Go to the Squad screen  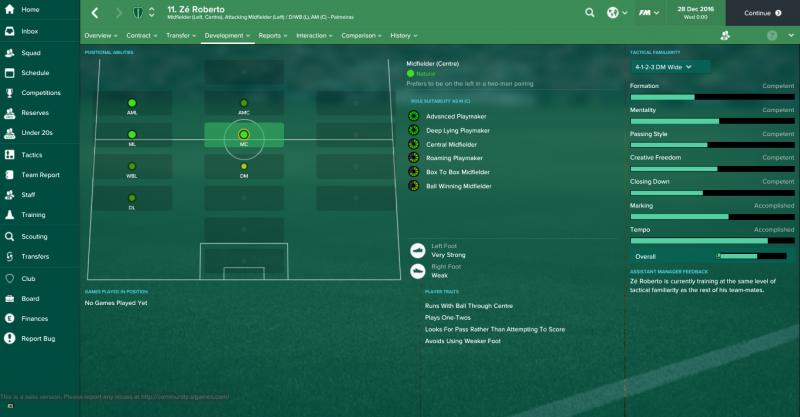[31, 52]
